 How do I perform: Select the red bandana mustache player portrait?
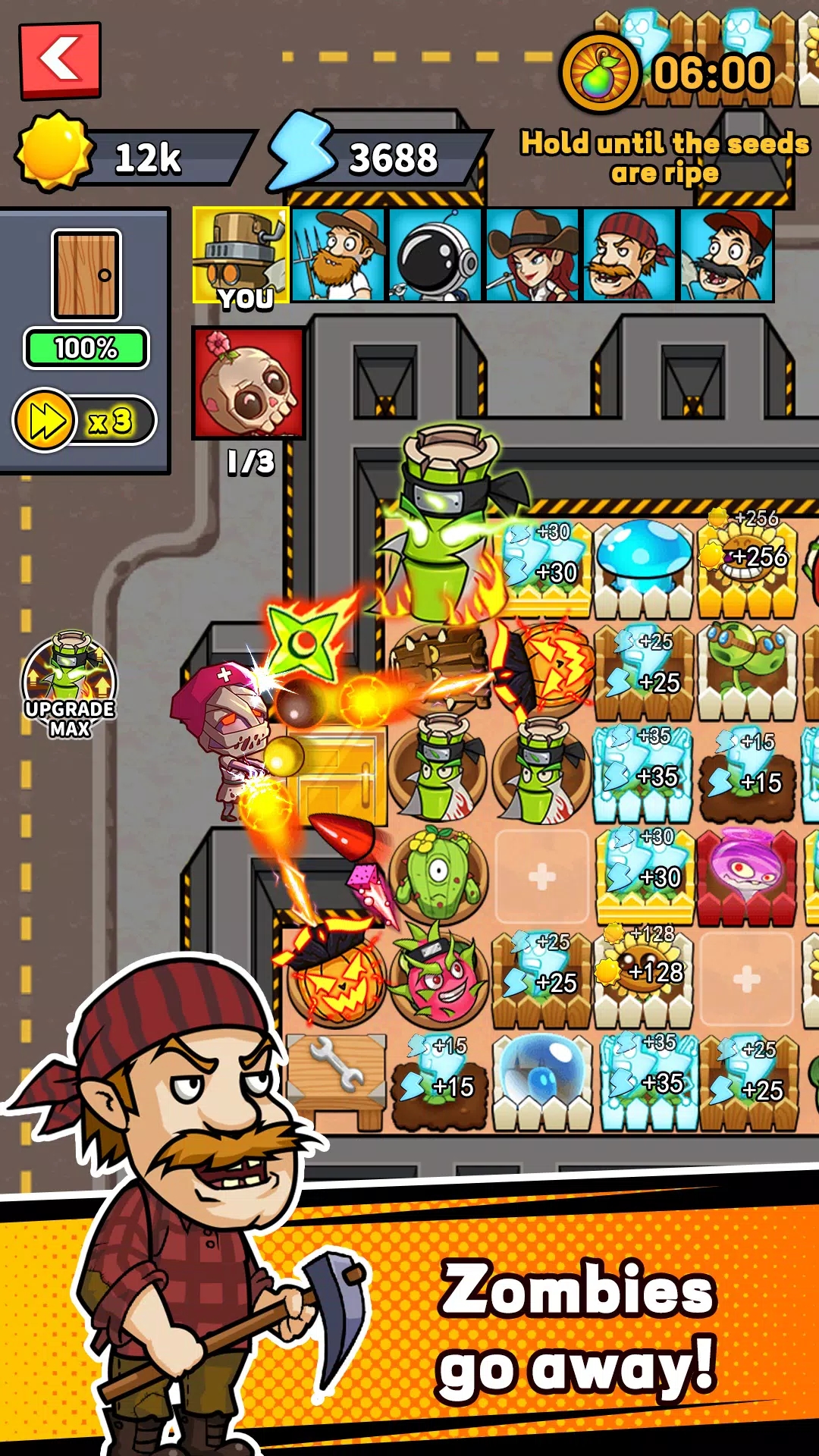[x=629, y=256]
